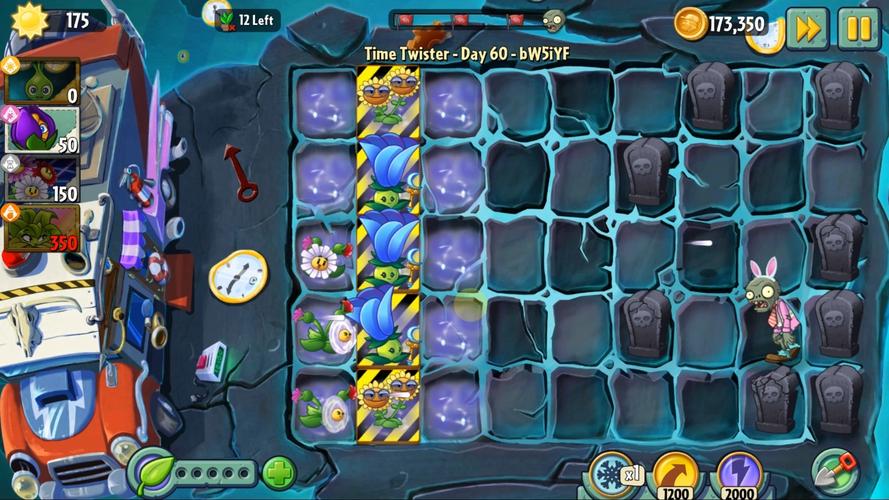Activate the Power Zap lightning power-up
The image size is (889, 500).
click(x=740, y=474)
